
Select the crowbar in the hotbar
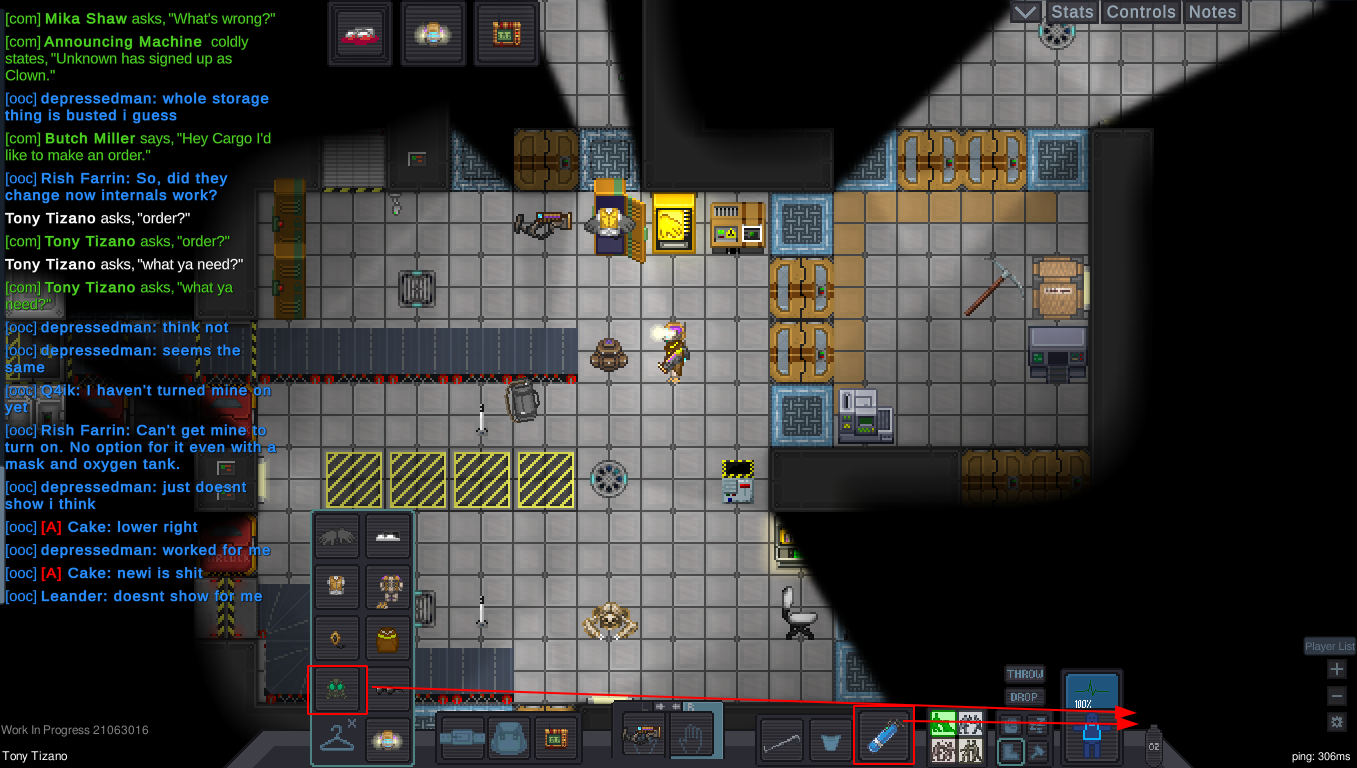[x=780, y=737]
